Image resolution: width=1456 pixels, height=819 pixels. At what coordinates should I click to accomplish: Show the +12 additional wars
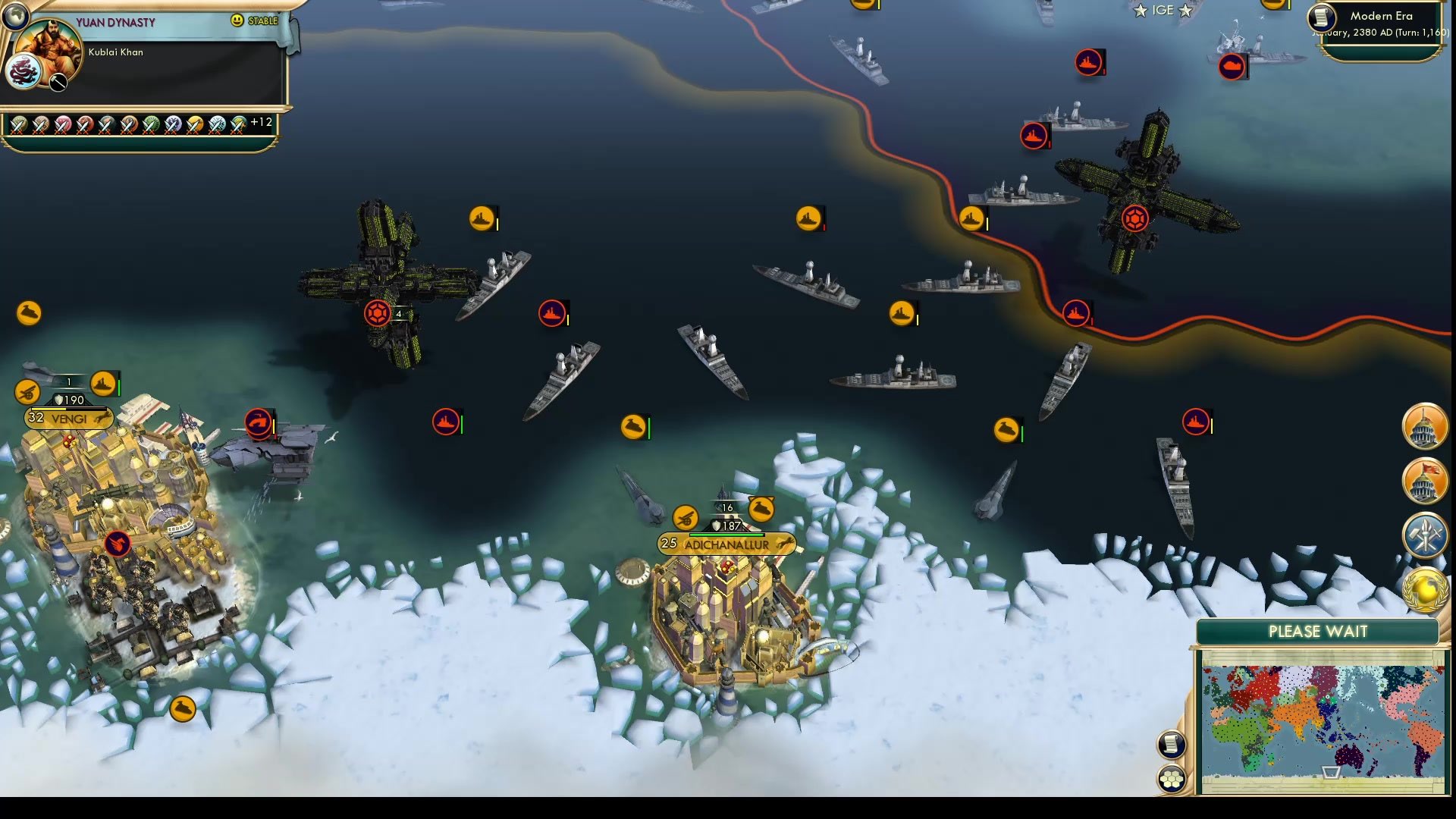[261, 122]
